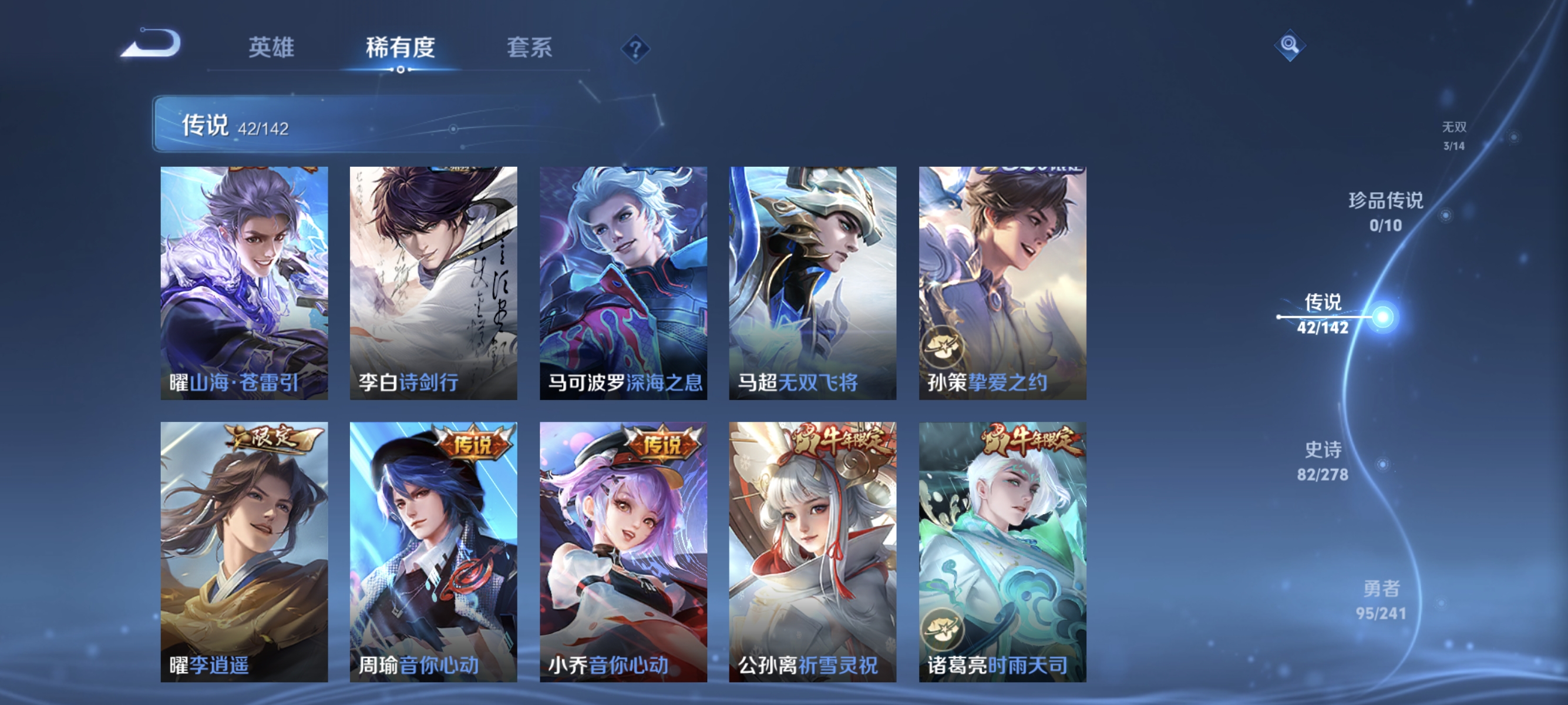Image resolution: width=1568 pixels, height=705 pixels.
Task: Switch to the 英雄 tab
Action: tap(271, 49)
